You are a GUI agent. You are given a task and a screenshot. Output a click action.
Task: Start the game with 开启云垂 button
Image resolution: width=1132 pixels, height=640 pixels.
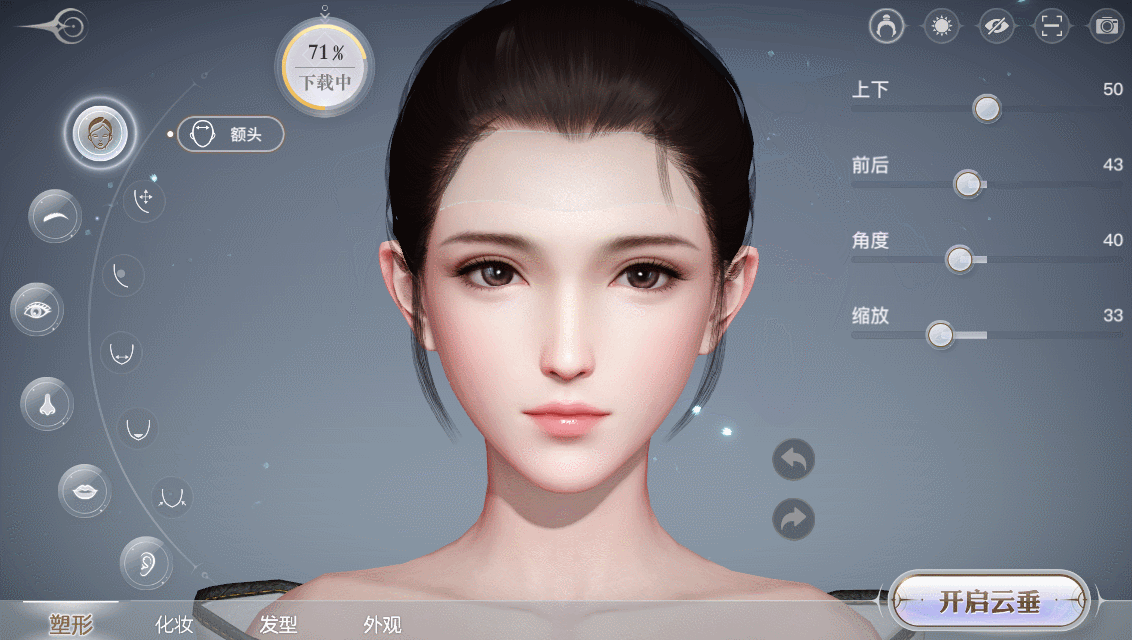click(x=988, y=601)
